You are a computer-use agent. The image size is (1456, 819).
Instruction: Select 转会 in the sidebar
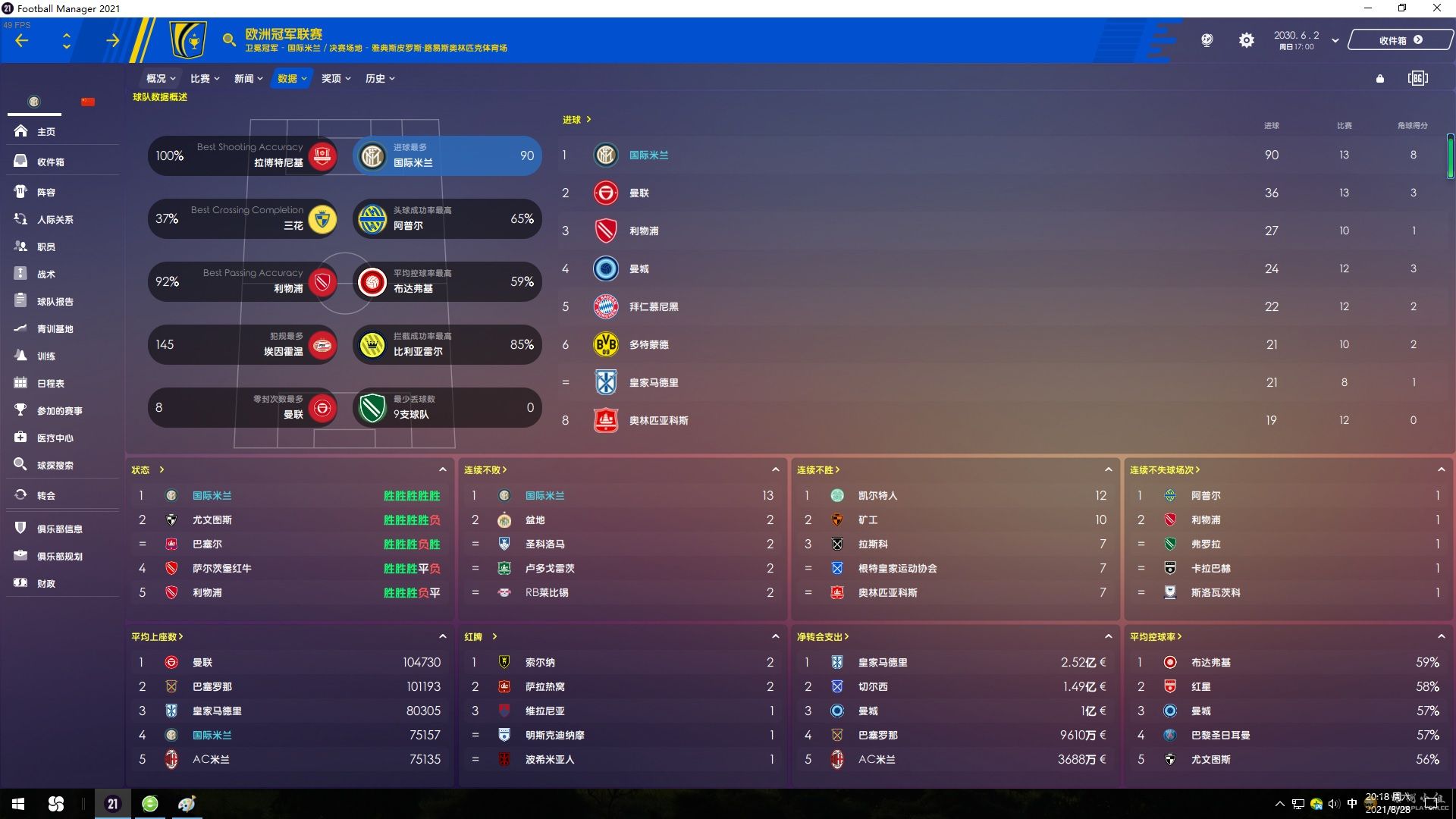click(x=46, y=496)
